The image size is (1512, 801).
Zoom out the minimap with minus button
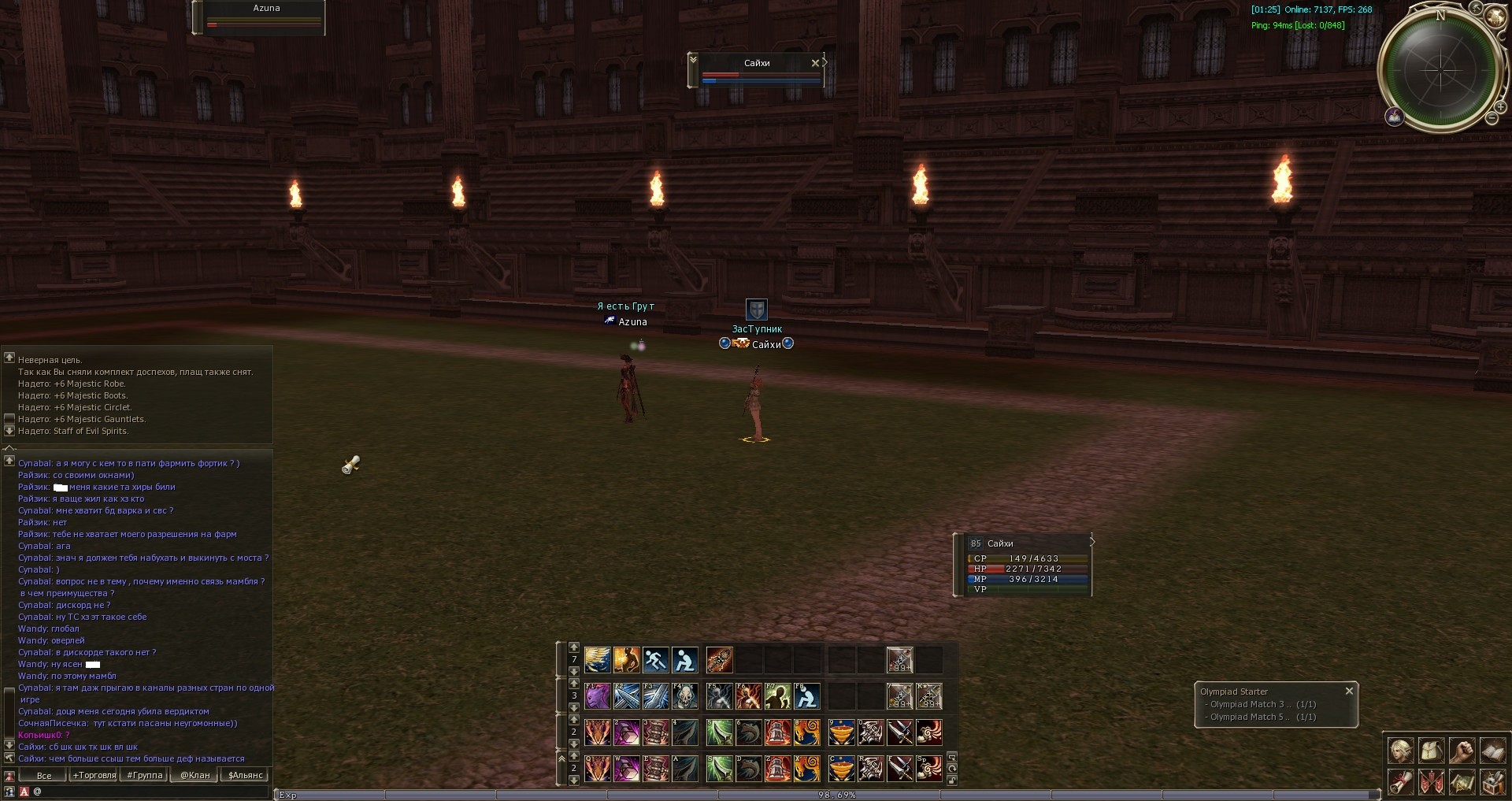(1492, 118)
